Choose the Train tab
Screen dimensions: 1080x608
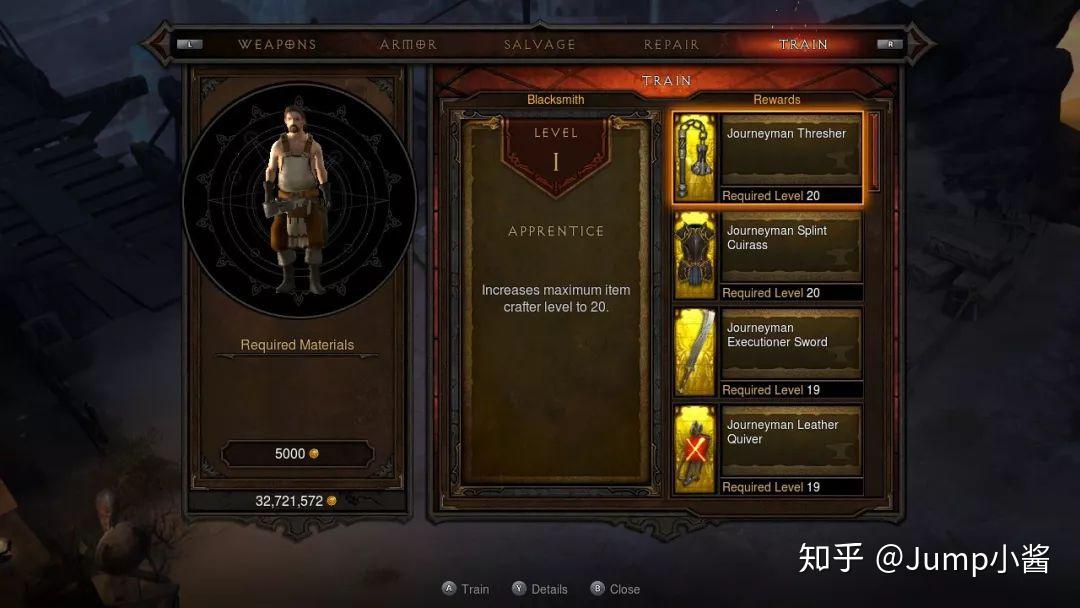tap(804, 44)
